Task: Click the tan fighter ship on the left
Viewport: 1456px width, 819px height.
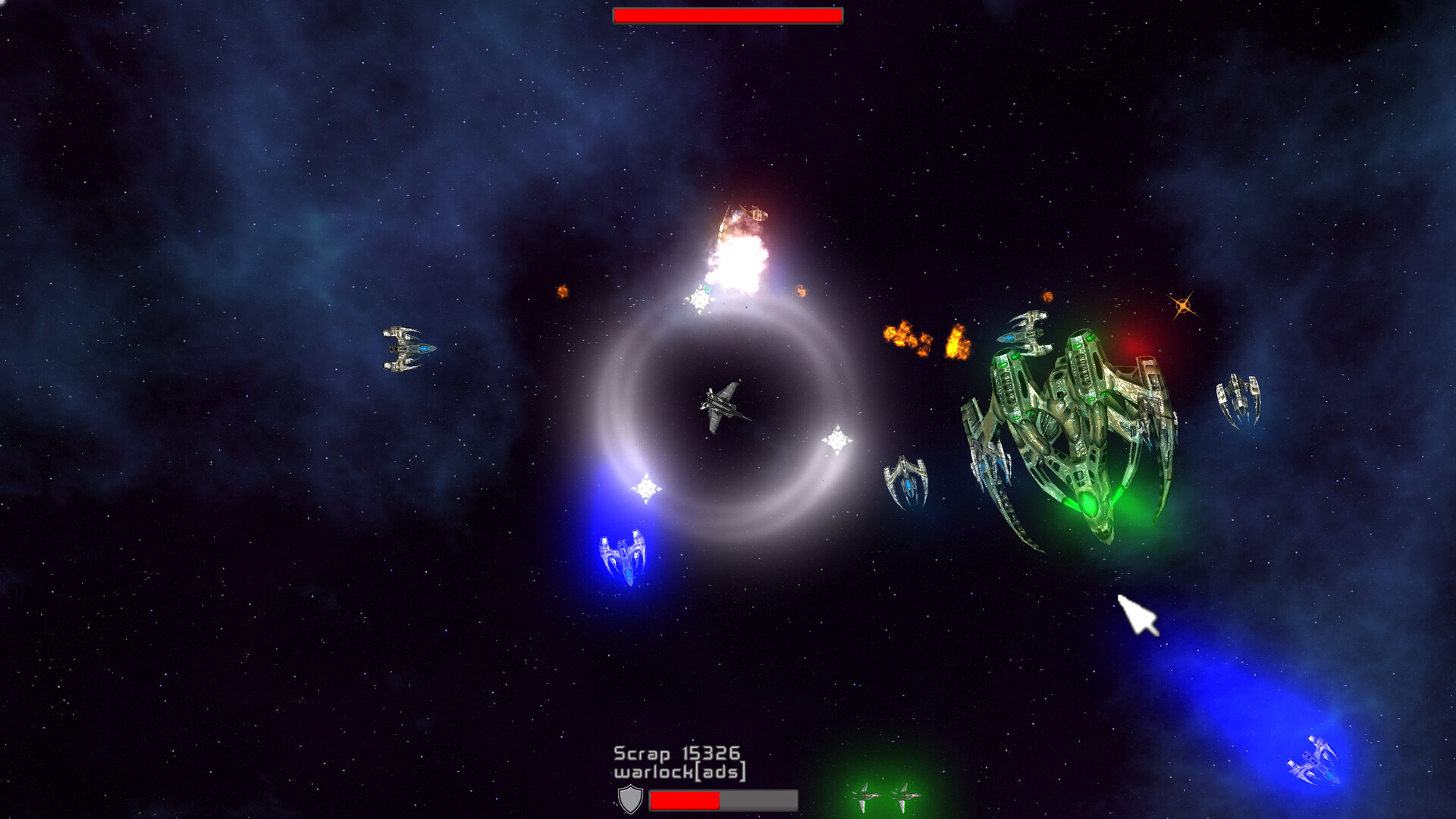Action: pyautogui.click(x=409, y=350)
